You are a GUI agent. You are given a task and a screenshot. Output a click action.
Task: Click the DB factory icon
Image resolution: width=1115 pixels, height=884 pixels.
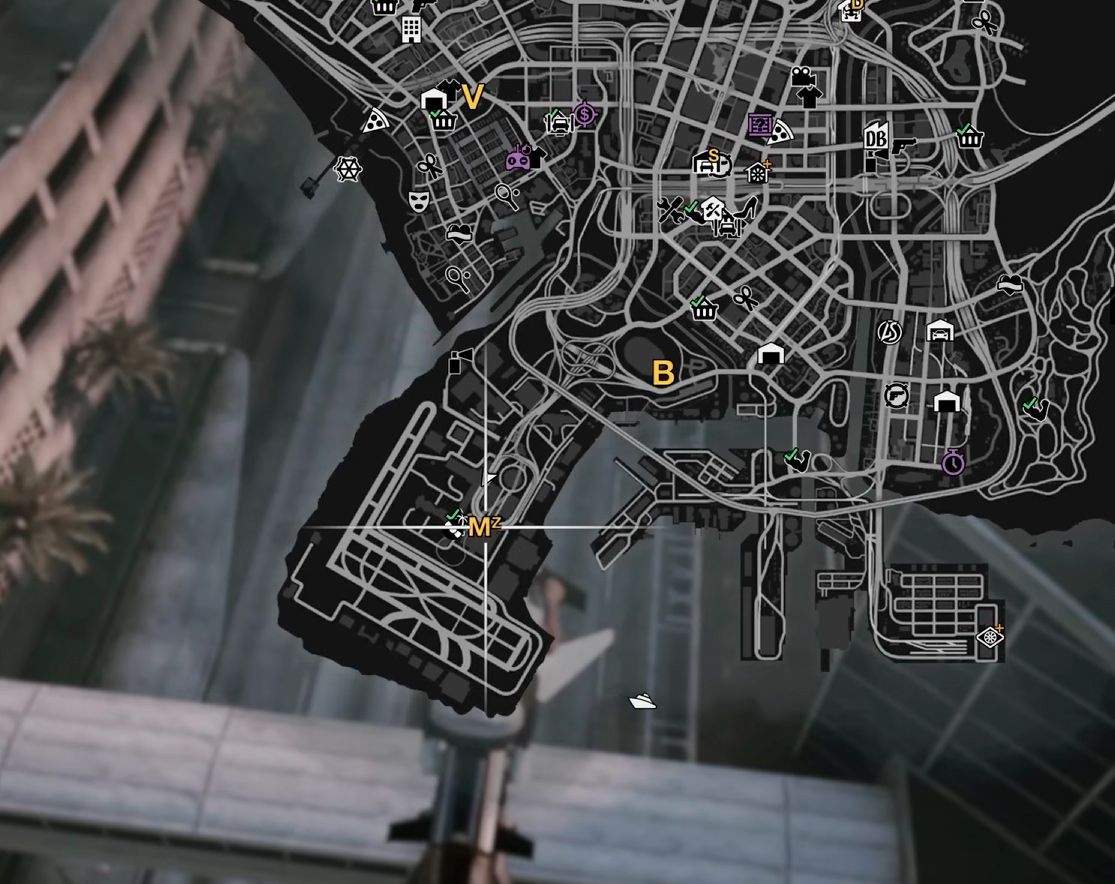click(x=876, y=139)
